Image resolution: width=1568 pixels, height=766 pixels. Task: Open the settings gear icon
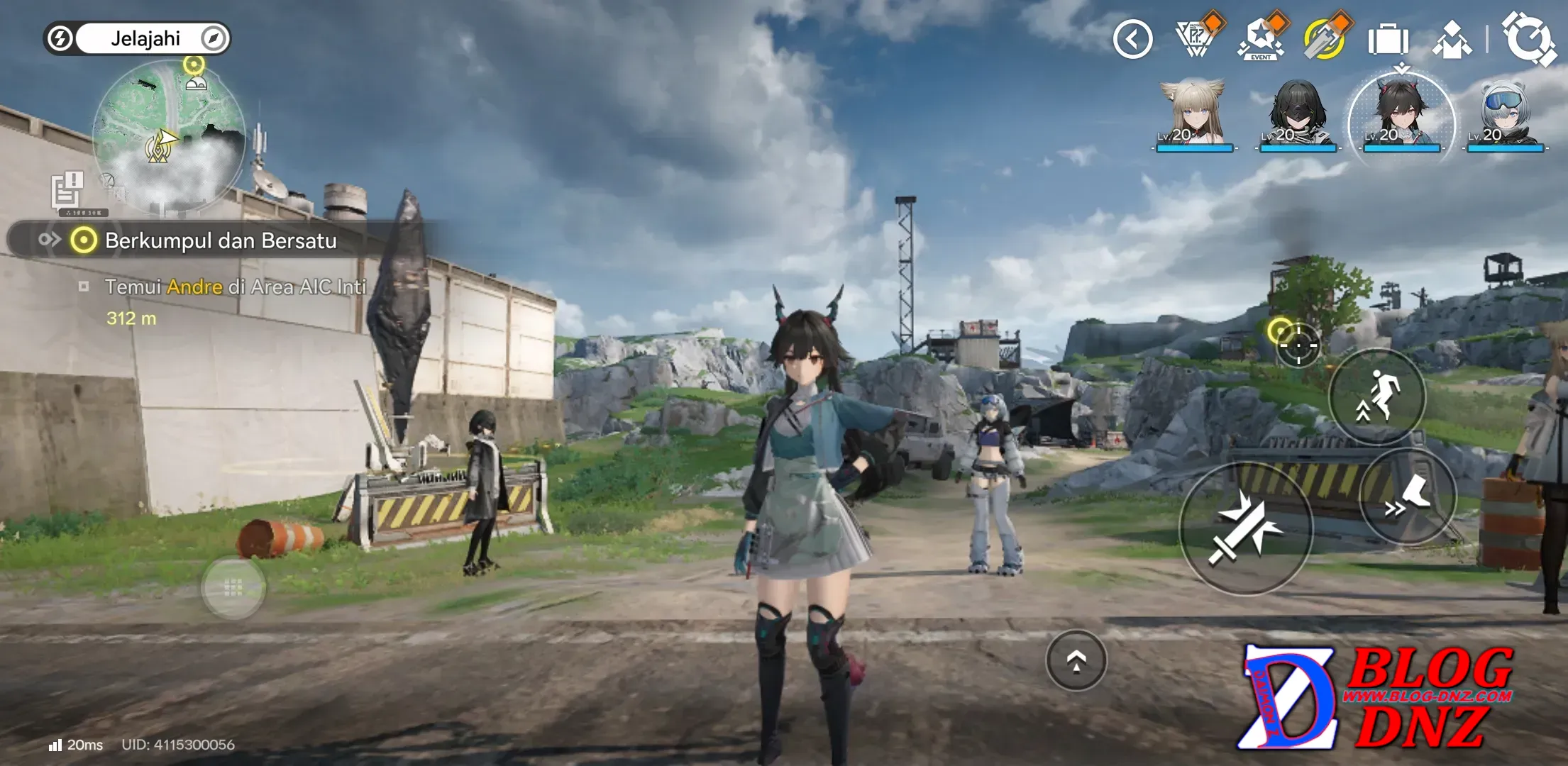tap(1528, 39)
